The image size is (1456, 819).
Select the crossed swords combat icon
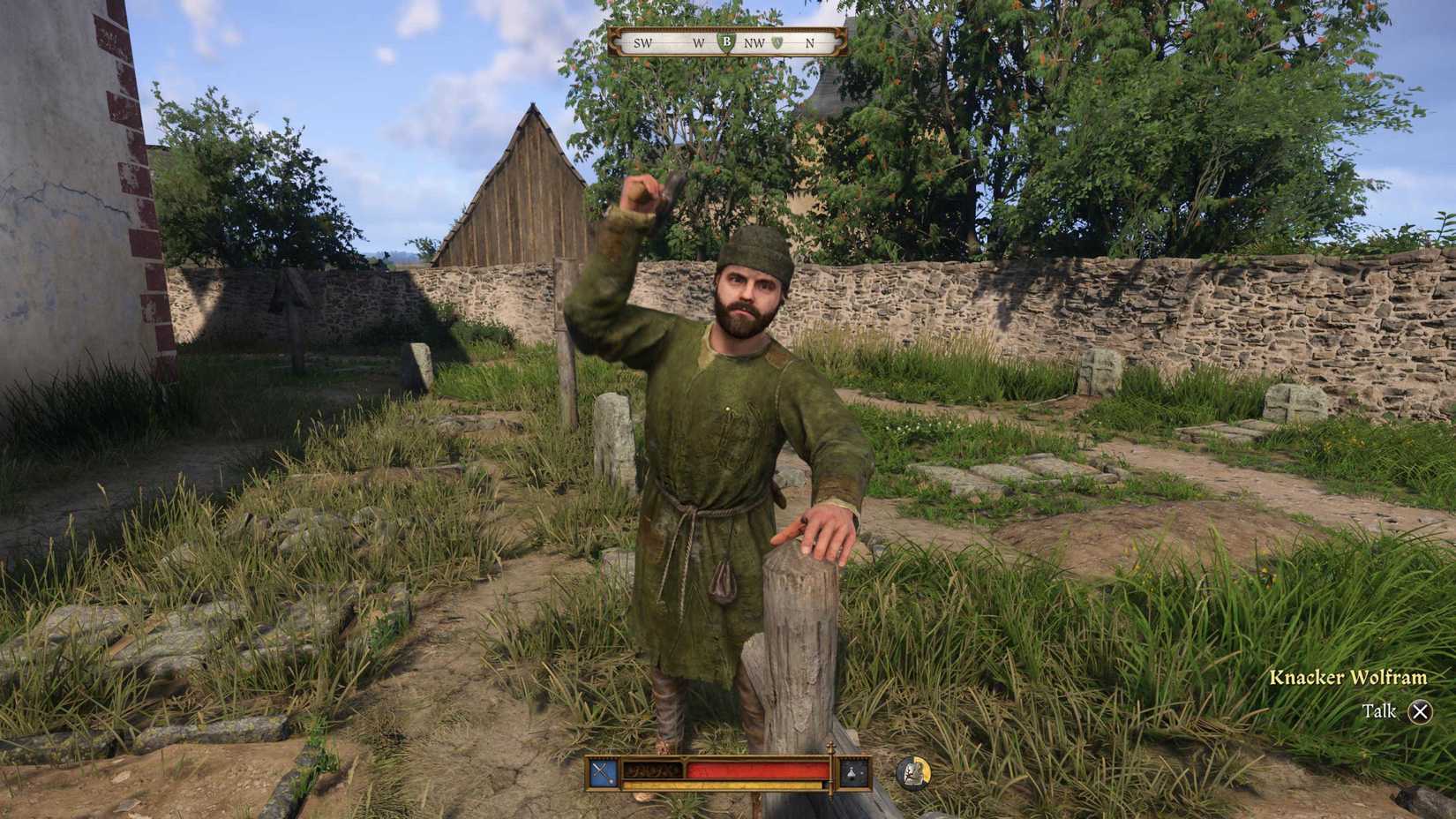[x=600, y=770]
